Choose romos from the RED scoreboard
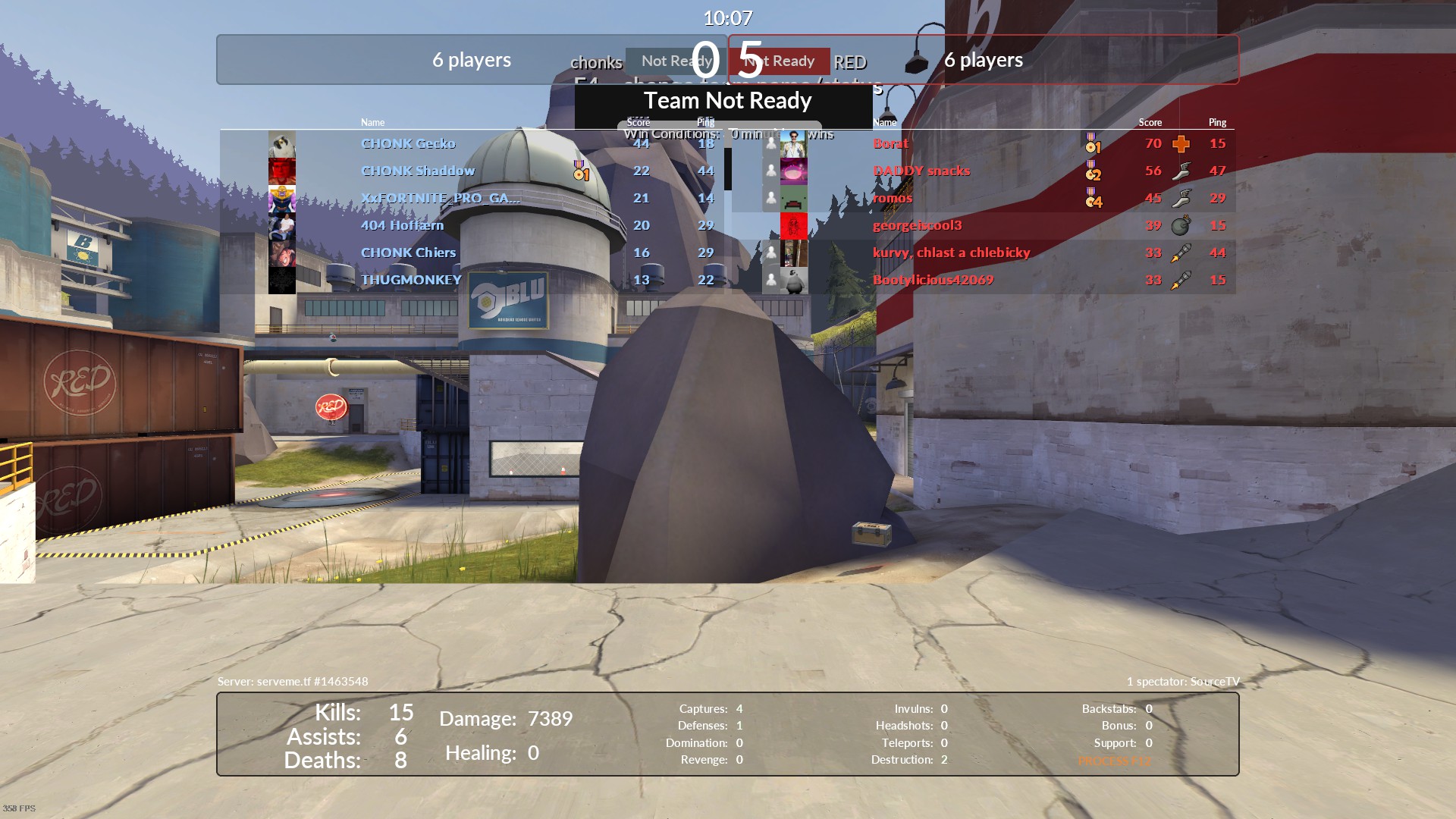Image resolution: width=1456 pixels, height=819 pixels. pos(893,198)
